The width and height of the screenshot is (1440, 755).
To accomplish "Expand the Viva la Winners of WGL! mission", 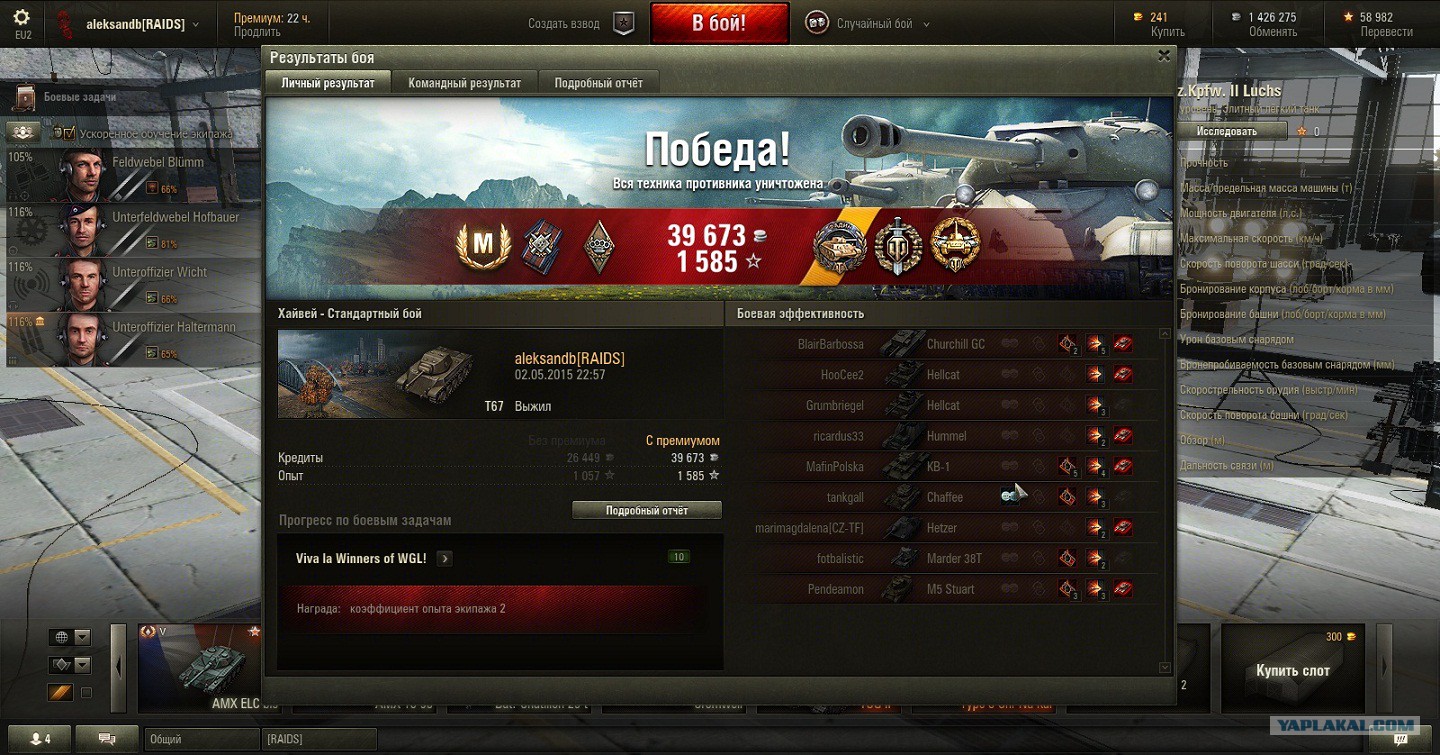I will (x=444, y=559).
